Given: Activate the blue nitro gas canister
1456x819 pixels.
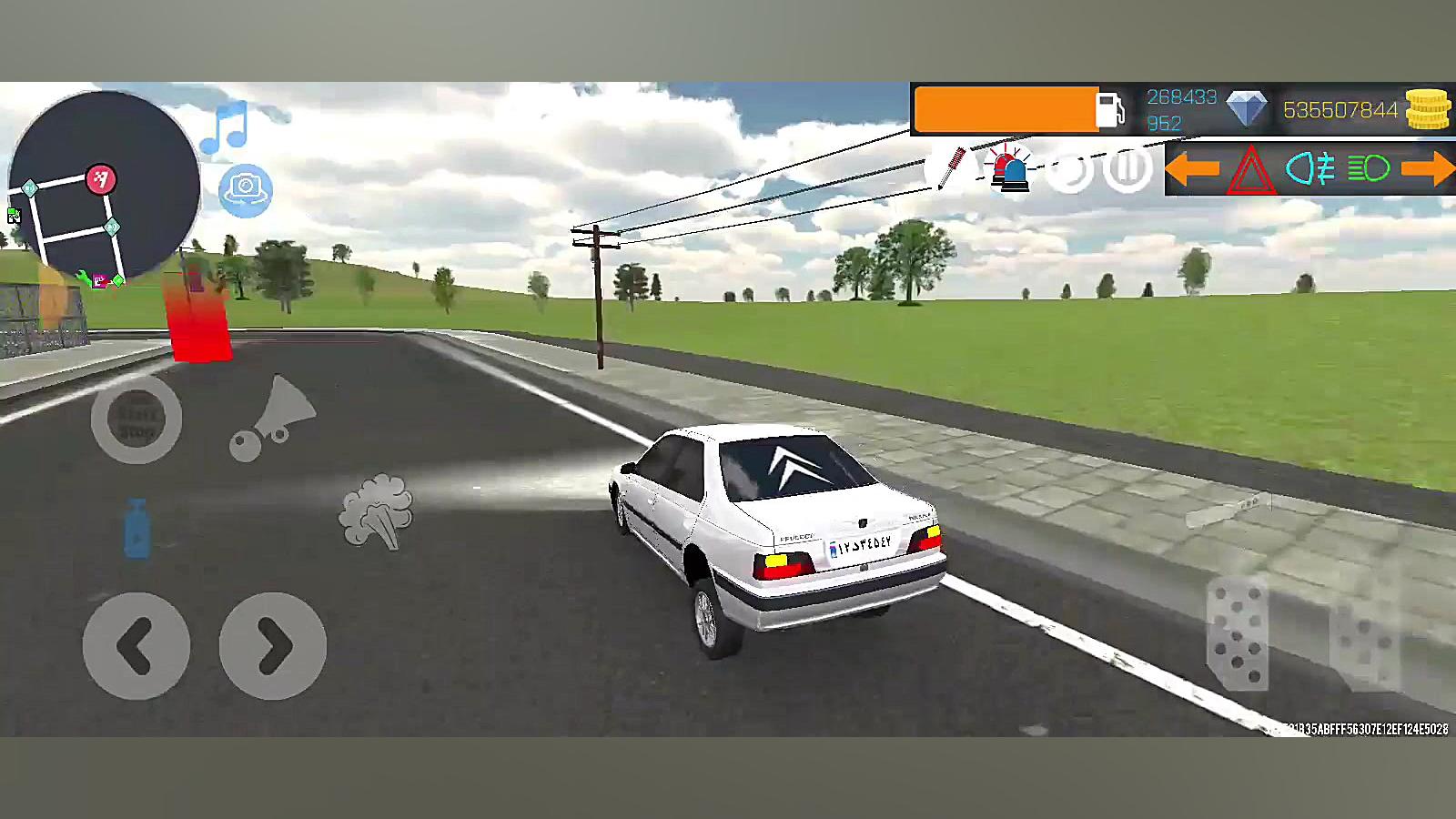Looking at the screenshot, I should [136, 529].
